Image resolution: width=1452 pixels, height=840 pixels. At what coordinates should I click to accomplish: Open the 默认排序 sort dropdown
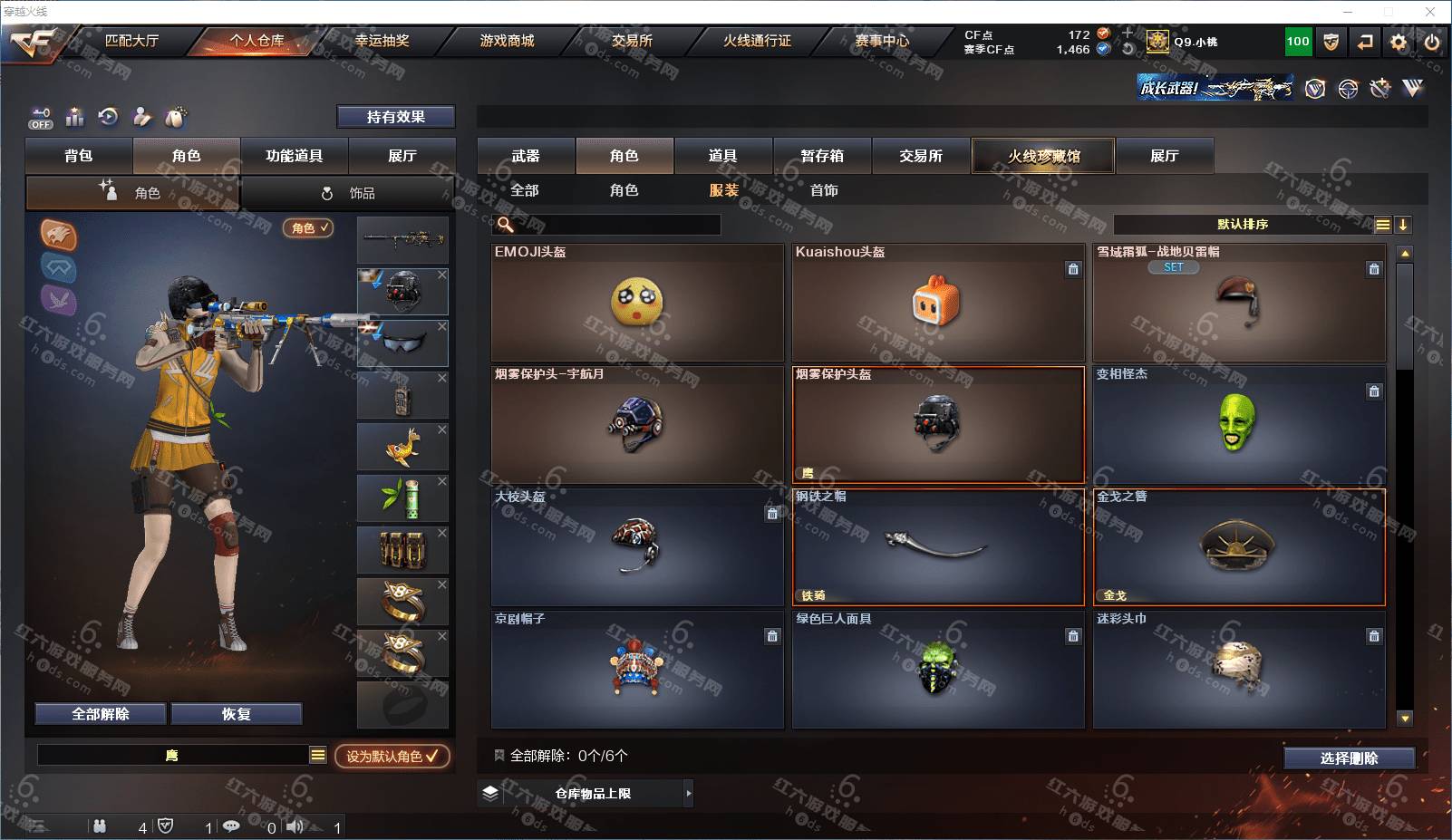click(1243, 225)
